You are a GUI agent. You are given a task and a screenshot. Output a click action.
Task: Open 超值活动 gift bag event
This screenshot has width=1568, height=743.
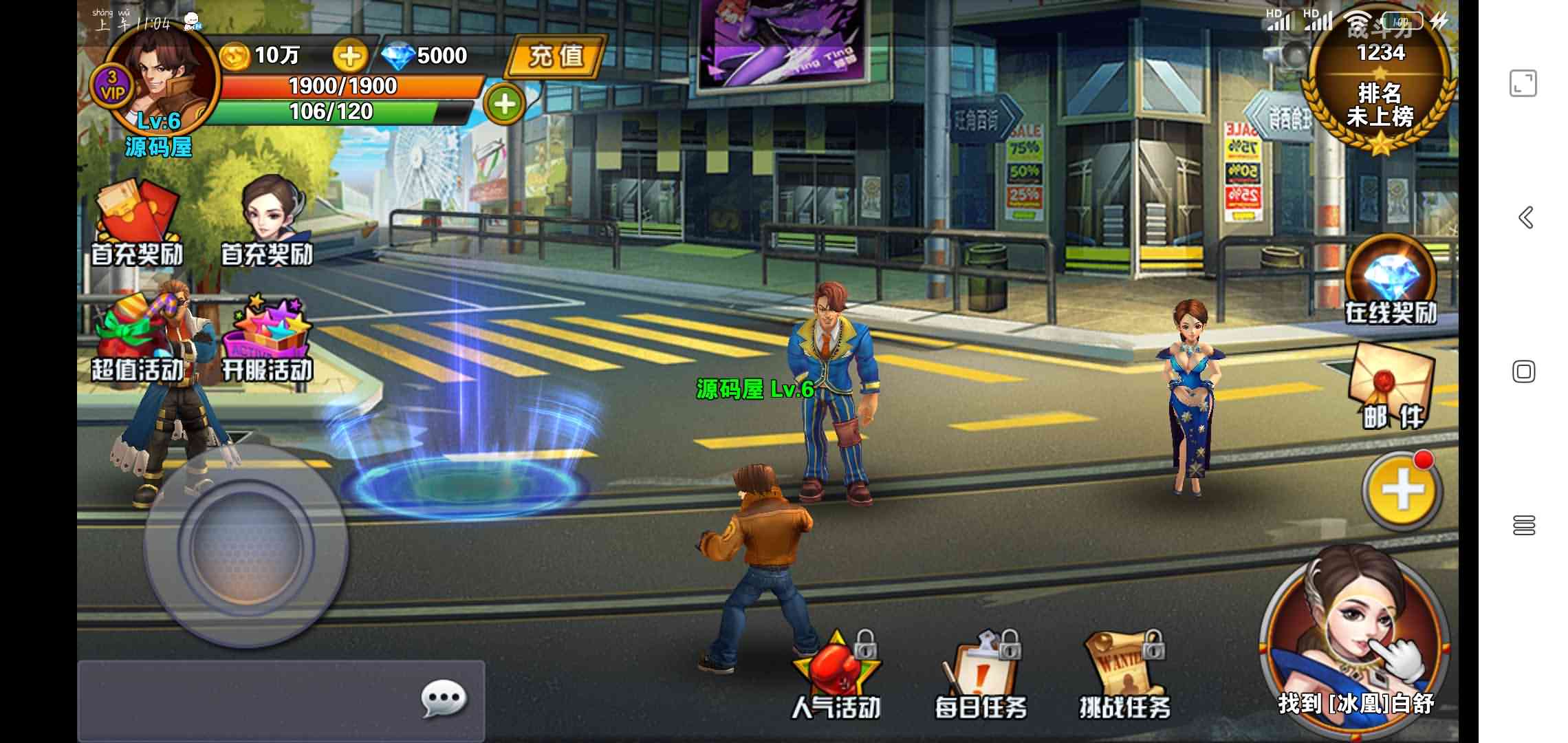coord(138,338)
